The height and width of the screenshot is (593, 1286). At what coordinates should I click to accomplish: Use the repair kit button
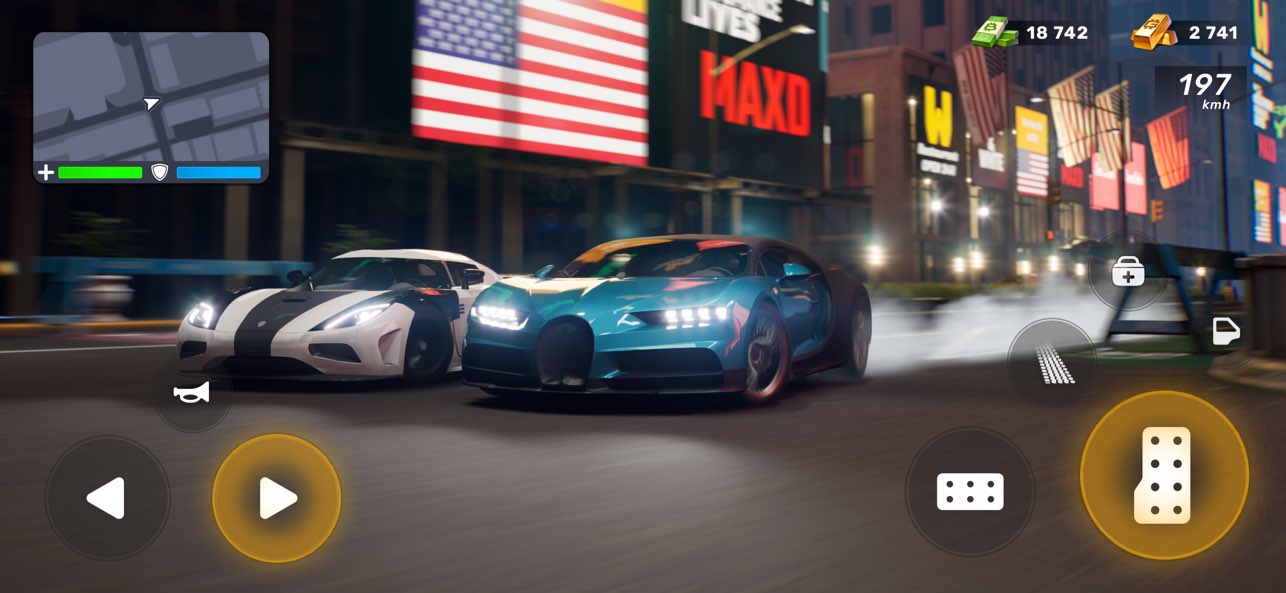tap(1127, 271)
